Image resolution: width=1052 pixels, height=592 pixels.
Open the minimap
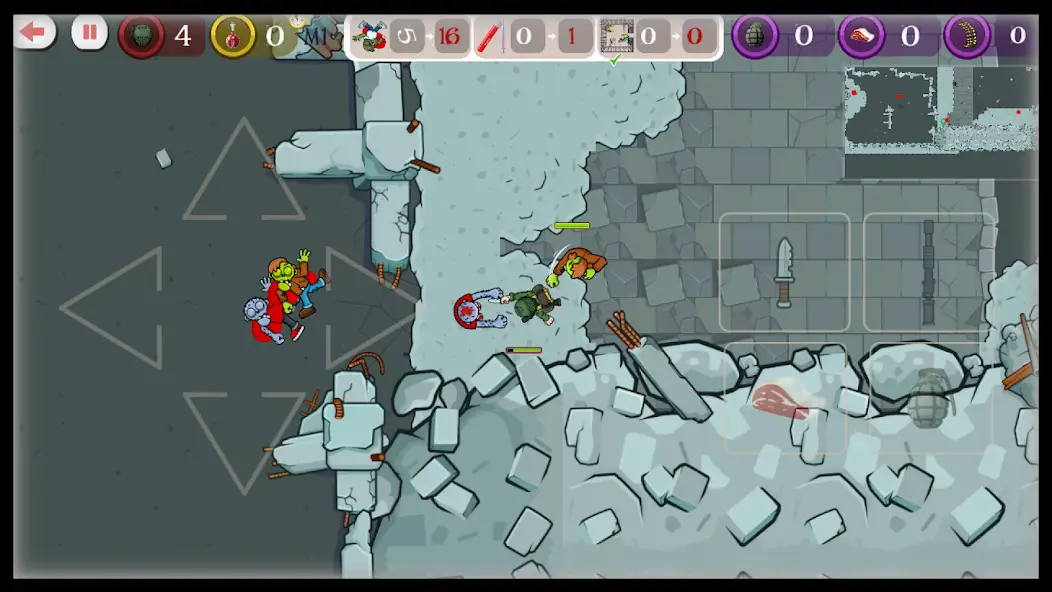(940, 108)
